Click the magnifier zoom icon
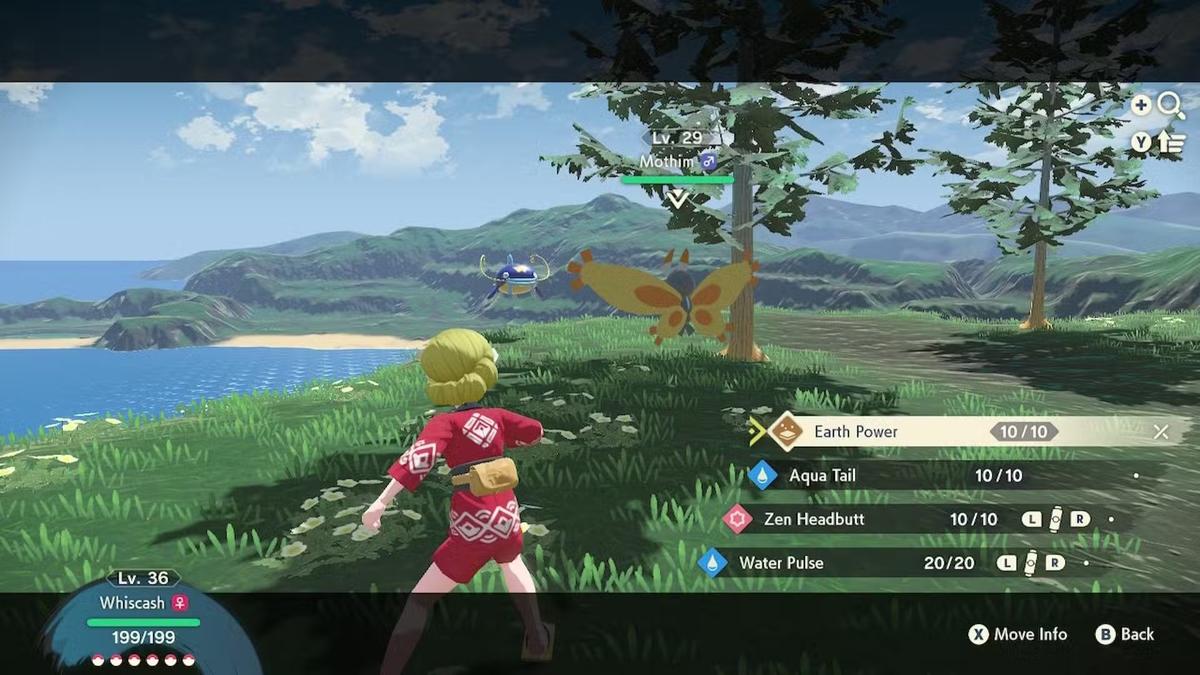1200x675 pixels. (x=1171, y=105)
